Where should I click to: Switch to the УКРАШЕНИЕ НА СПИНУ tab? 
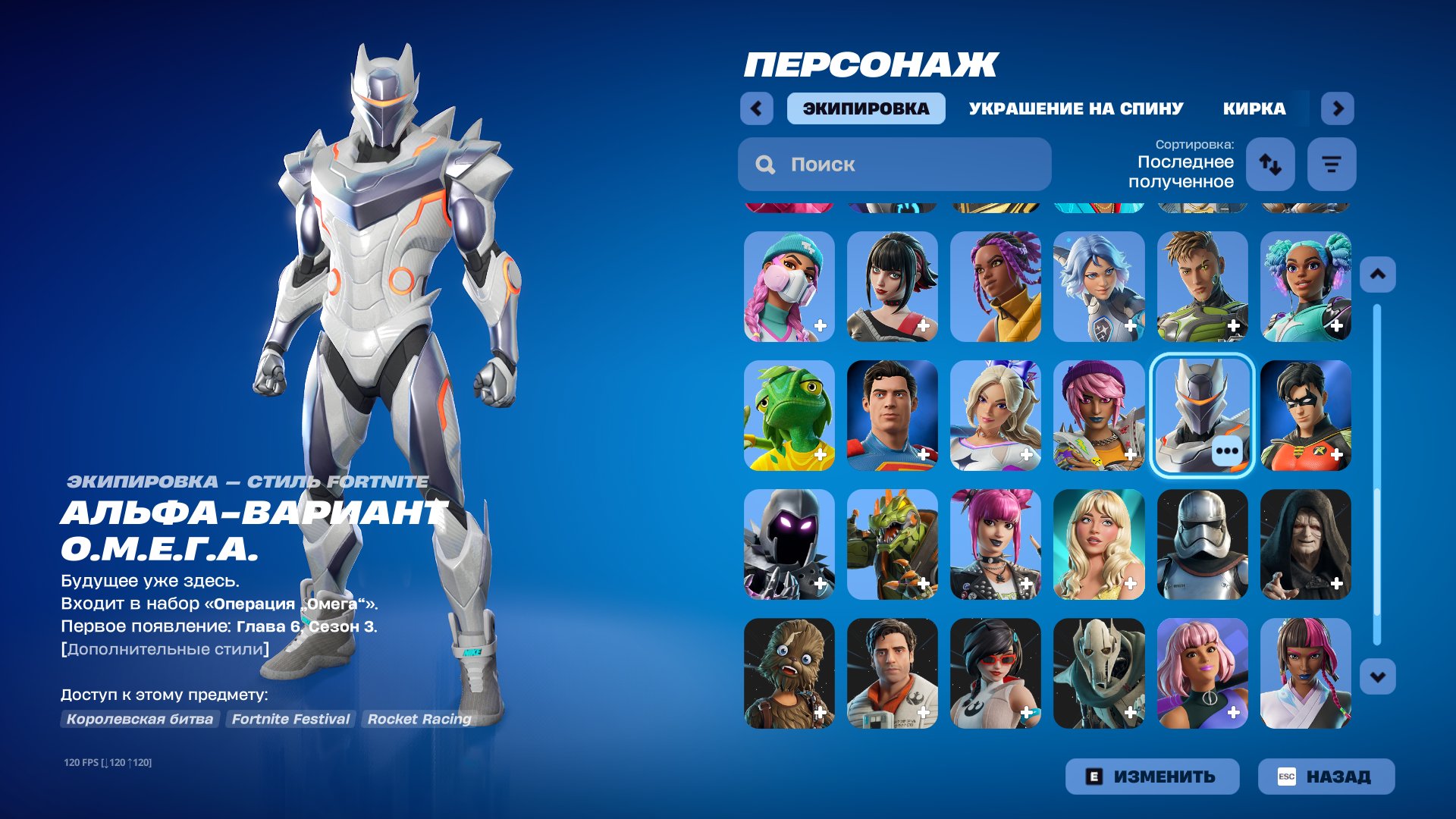pyautogui.click(x=1075, y=108)
